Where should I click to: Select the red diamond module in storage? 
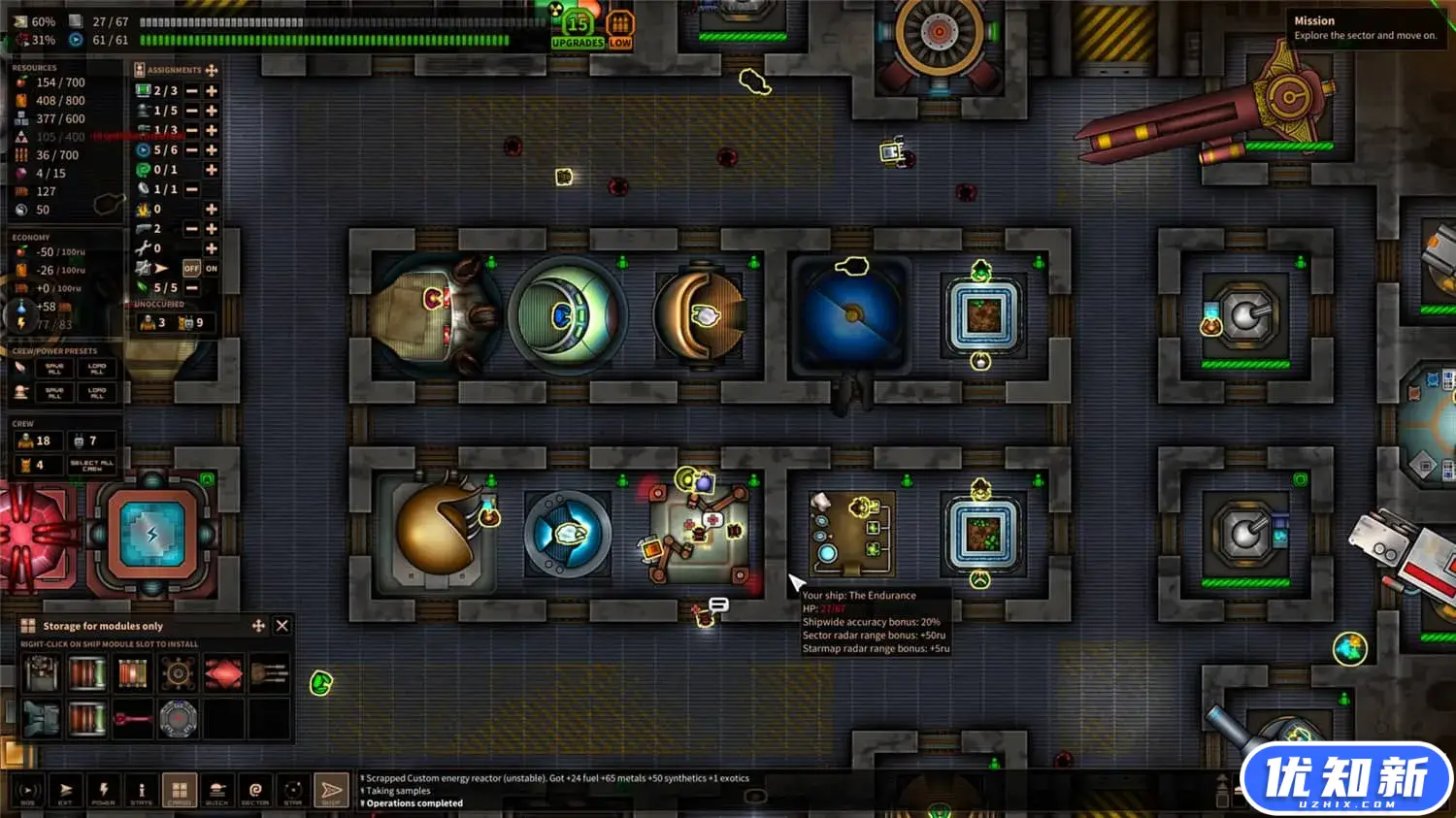223,672
